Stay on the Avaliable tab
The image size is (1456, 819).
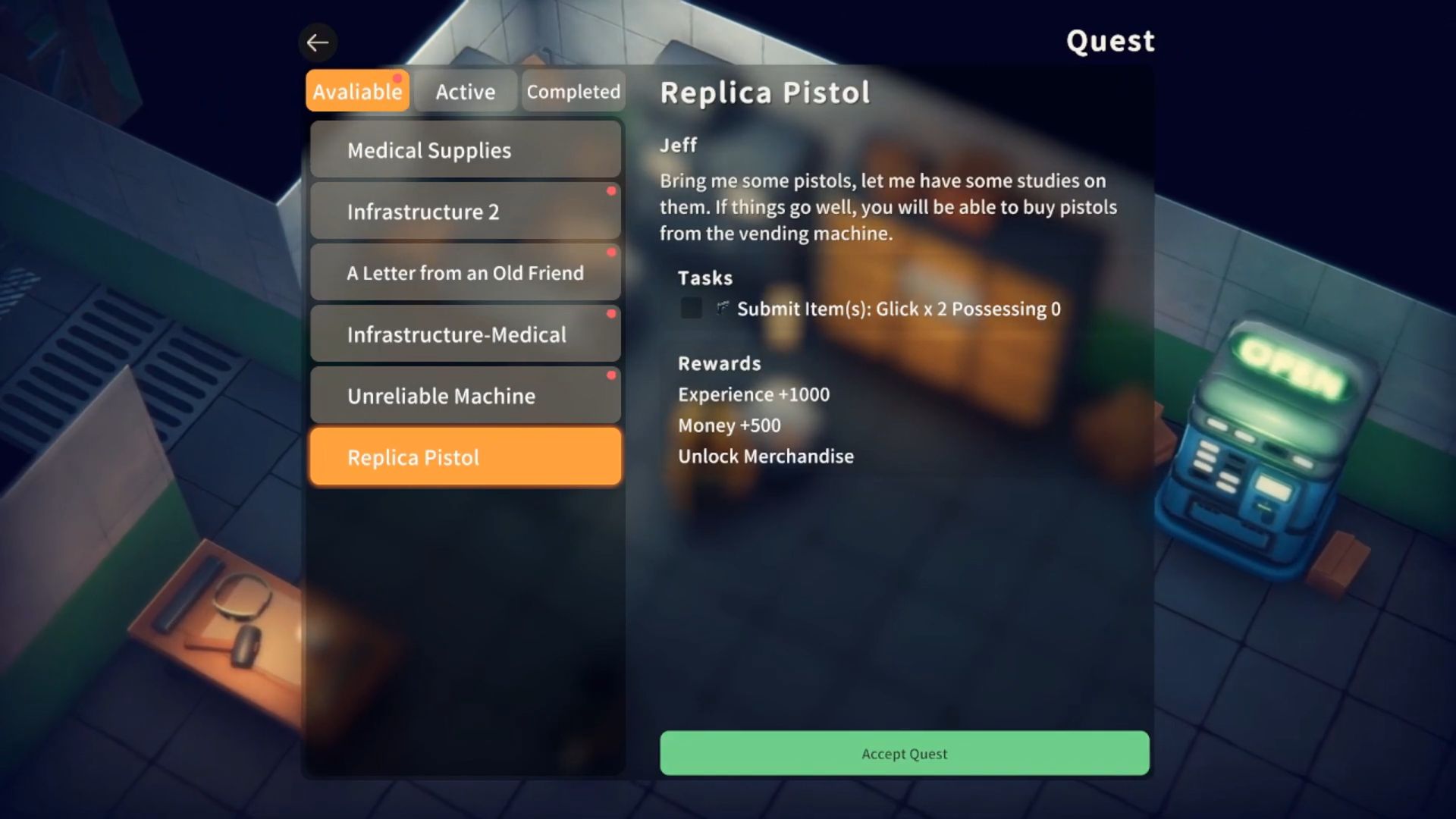pyautogui.click(x=356, y=91)
